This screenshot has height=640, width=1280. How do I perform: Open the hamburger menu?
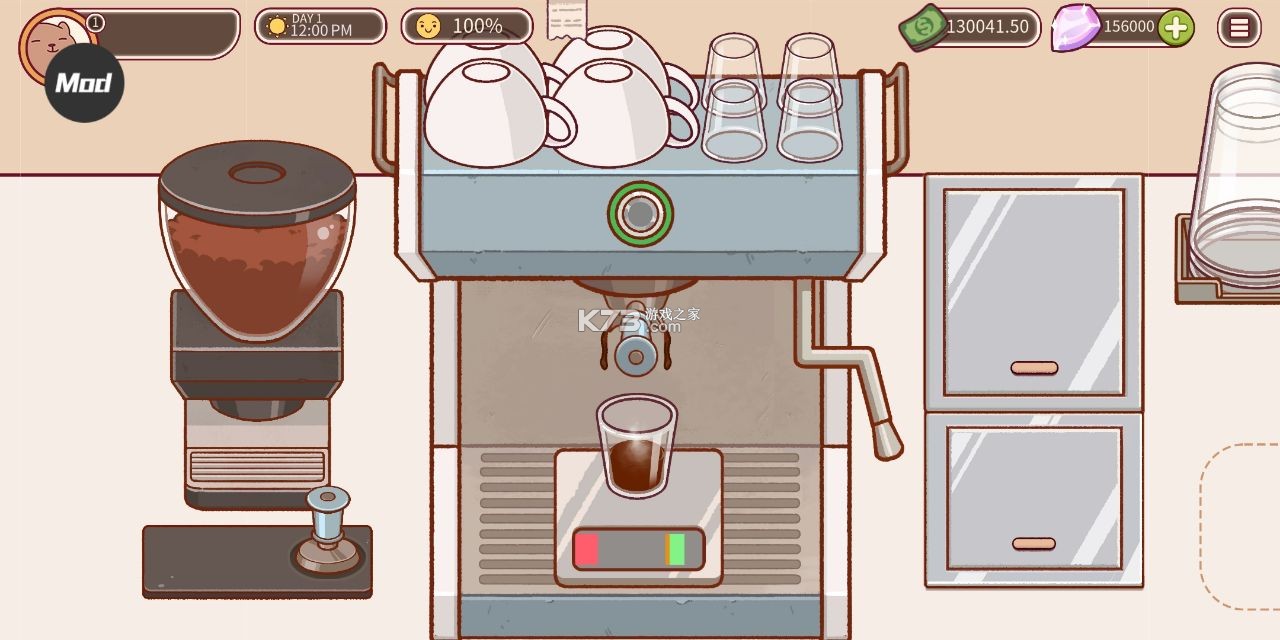coord(1238,27)
